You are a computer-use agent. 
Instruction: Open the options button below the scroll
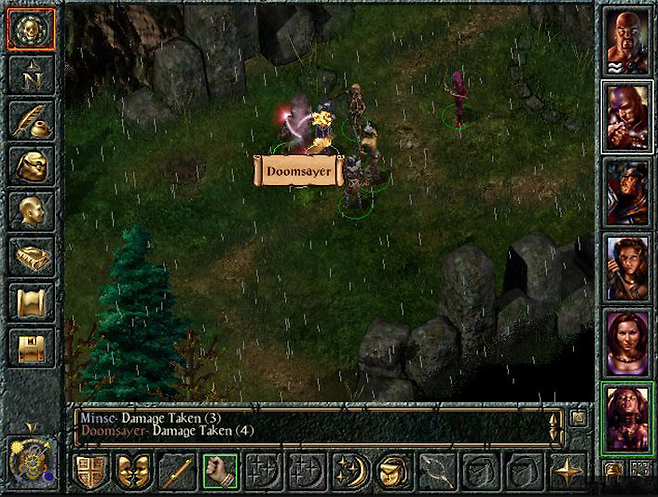[x=29, y=347]
